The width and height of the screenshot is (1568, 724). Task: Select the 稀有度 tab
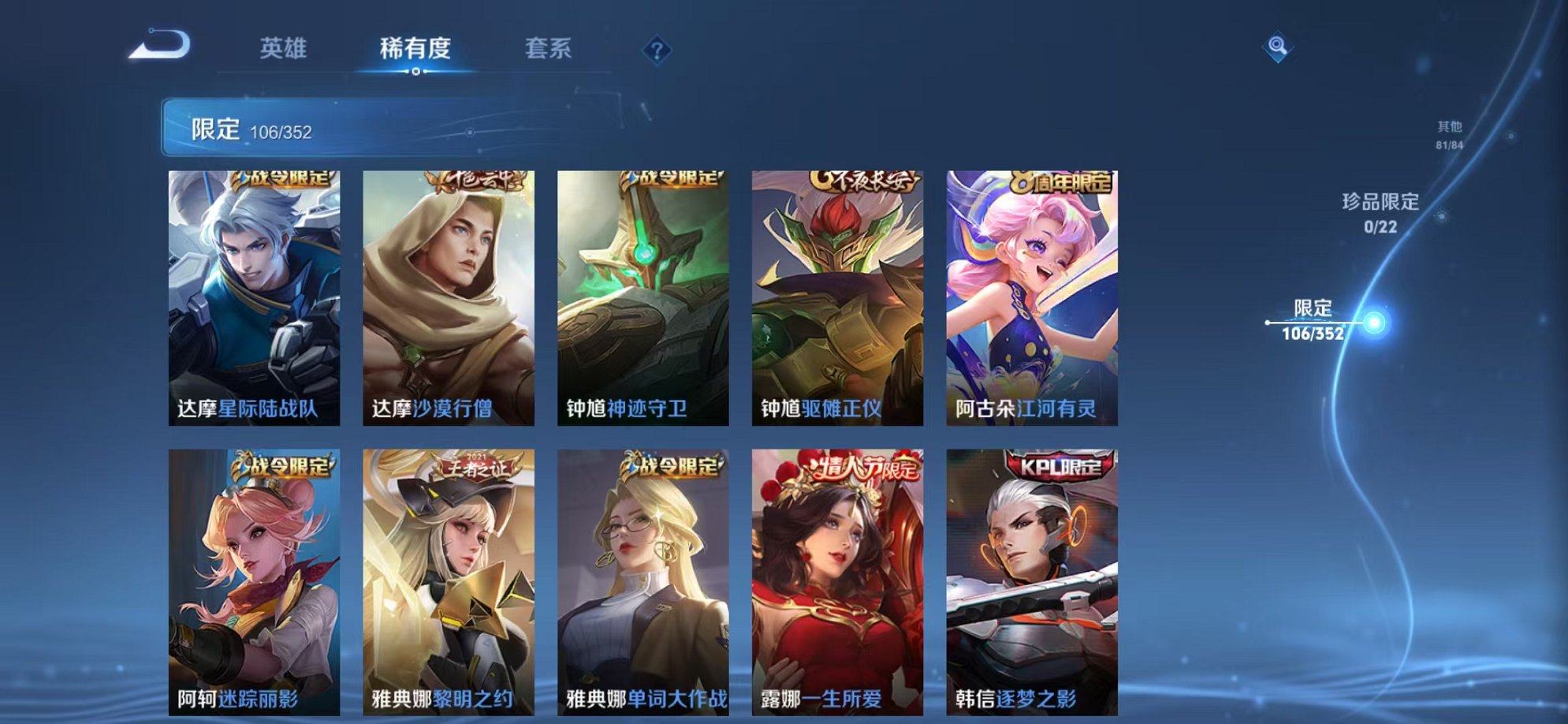tap(414, 49)
